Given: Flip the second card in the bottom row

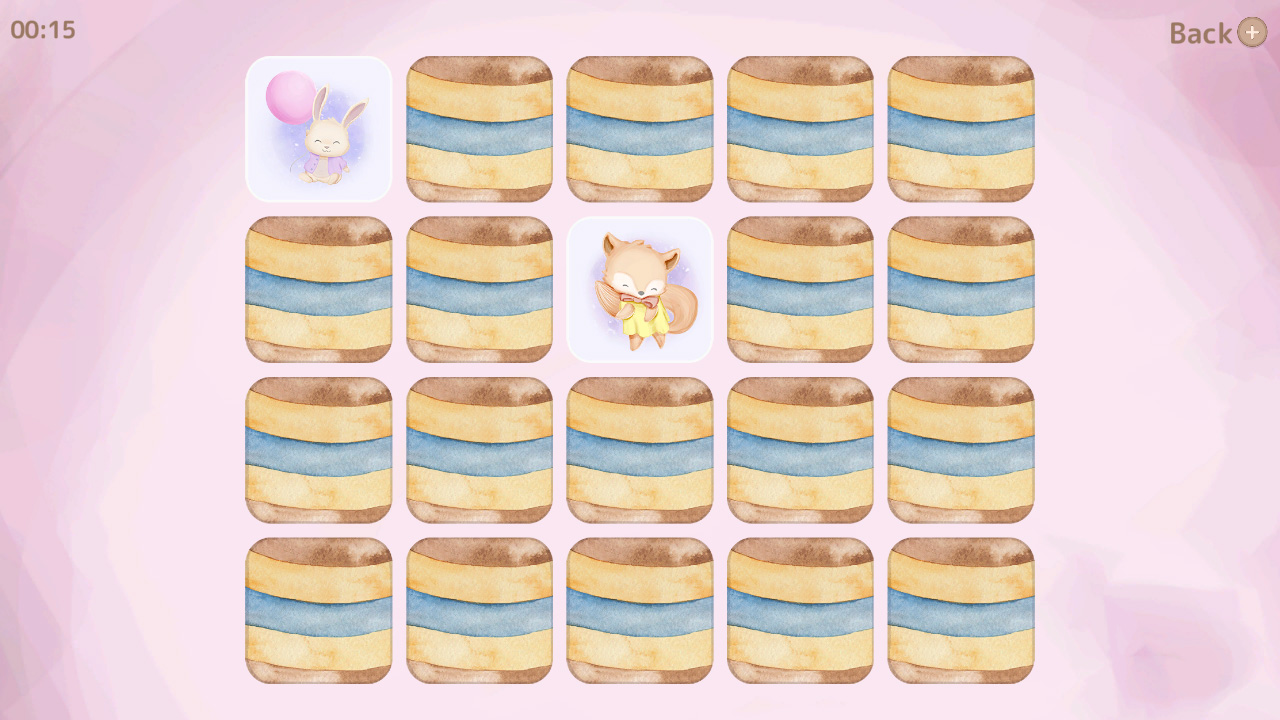Looking at the screenshot, I should click(x=479, y=610).
